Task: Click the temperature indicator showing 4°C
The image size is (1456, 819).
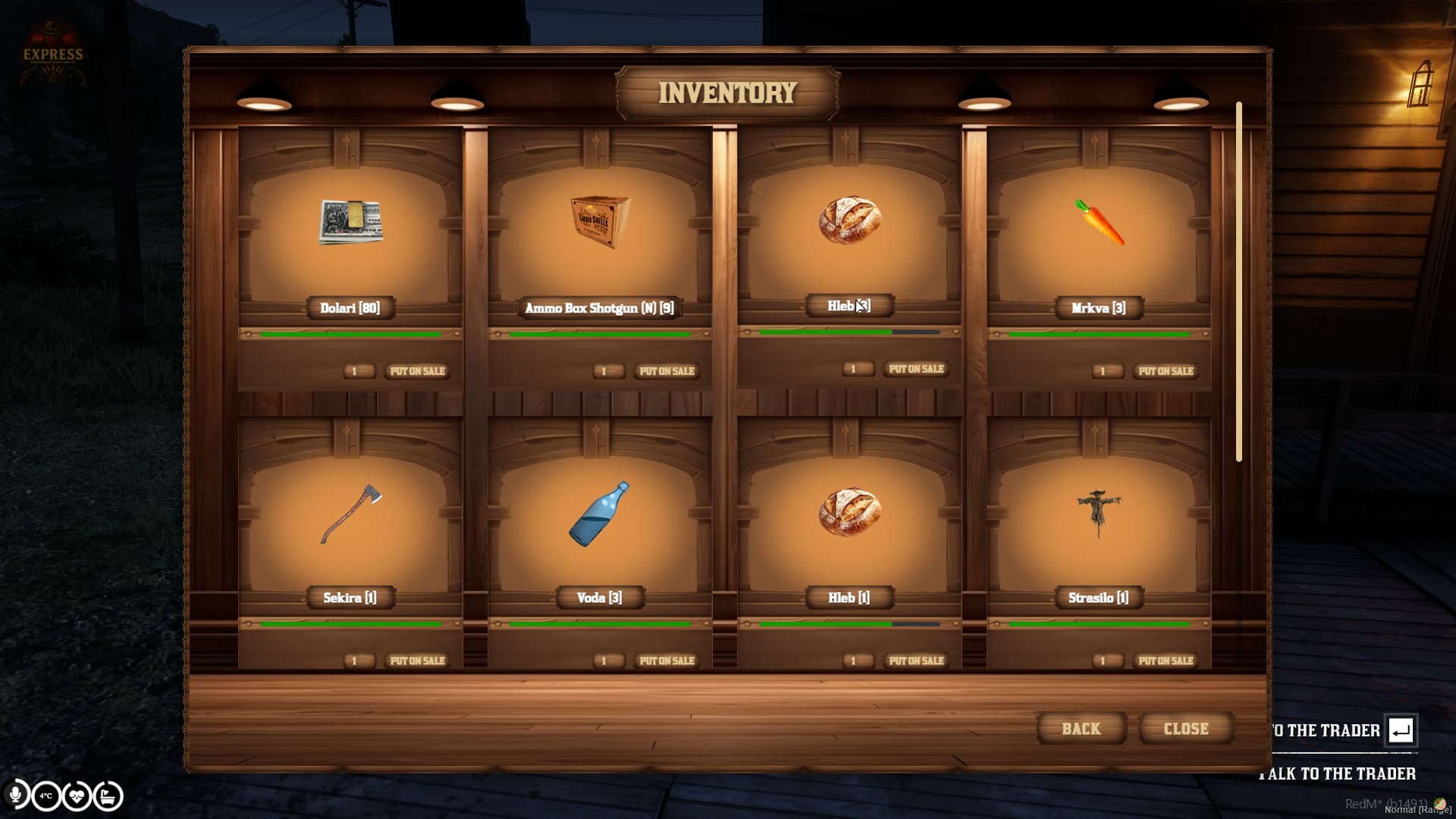Action: [46, 795]
